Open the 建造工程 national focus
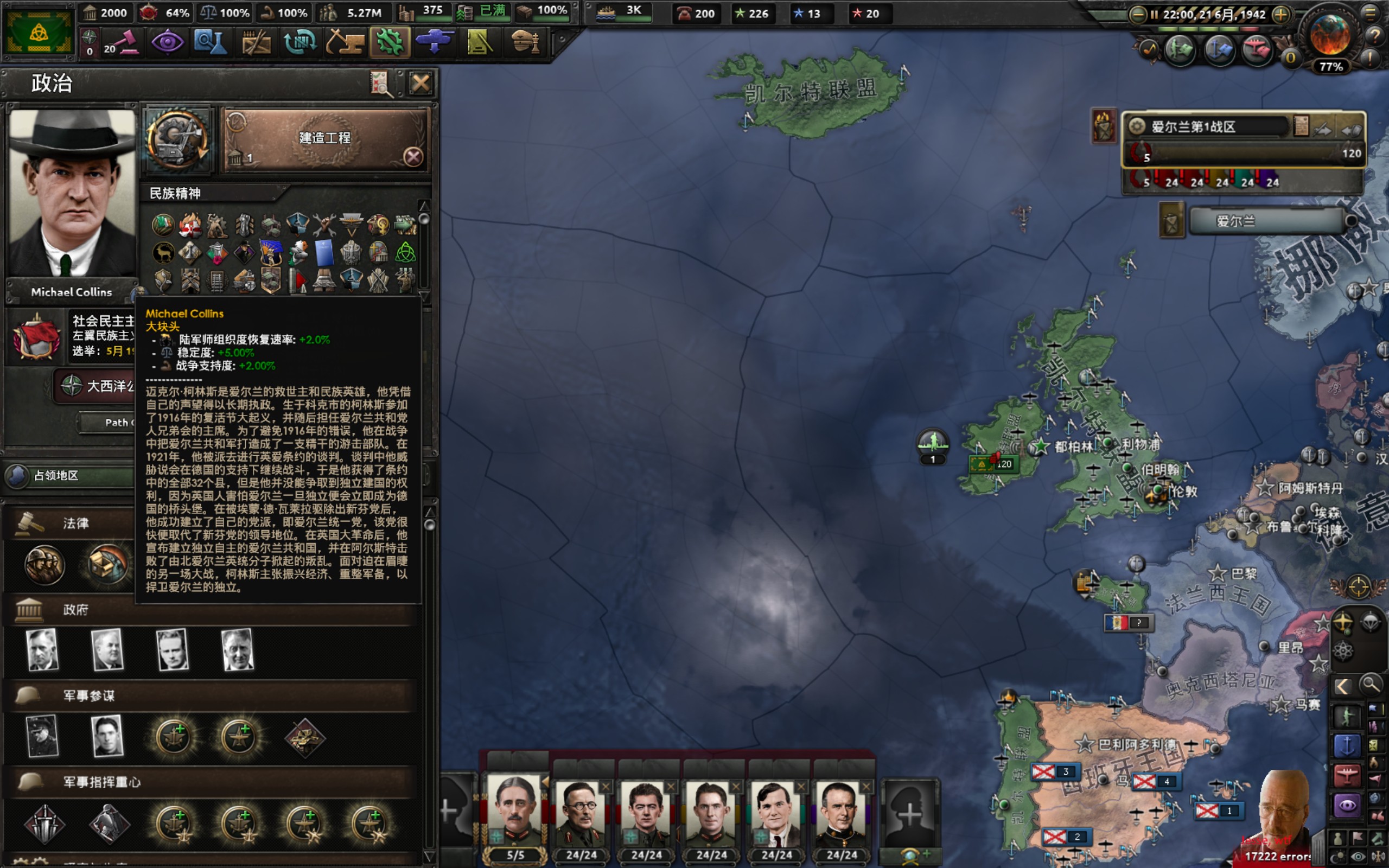 (x=325, y=139)
